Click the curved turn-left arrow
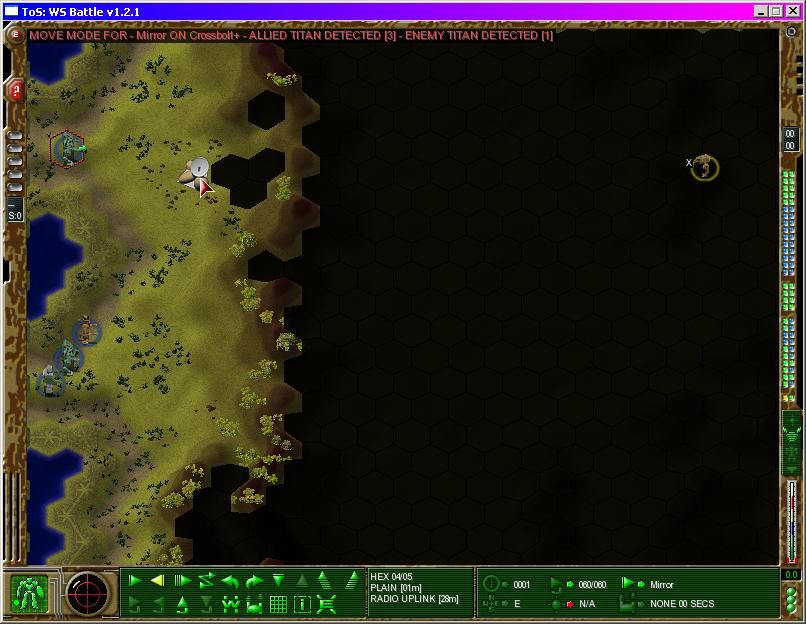806x624 pixels. click(x=230, y=581)
